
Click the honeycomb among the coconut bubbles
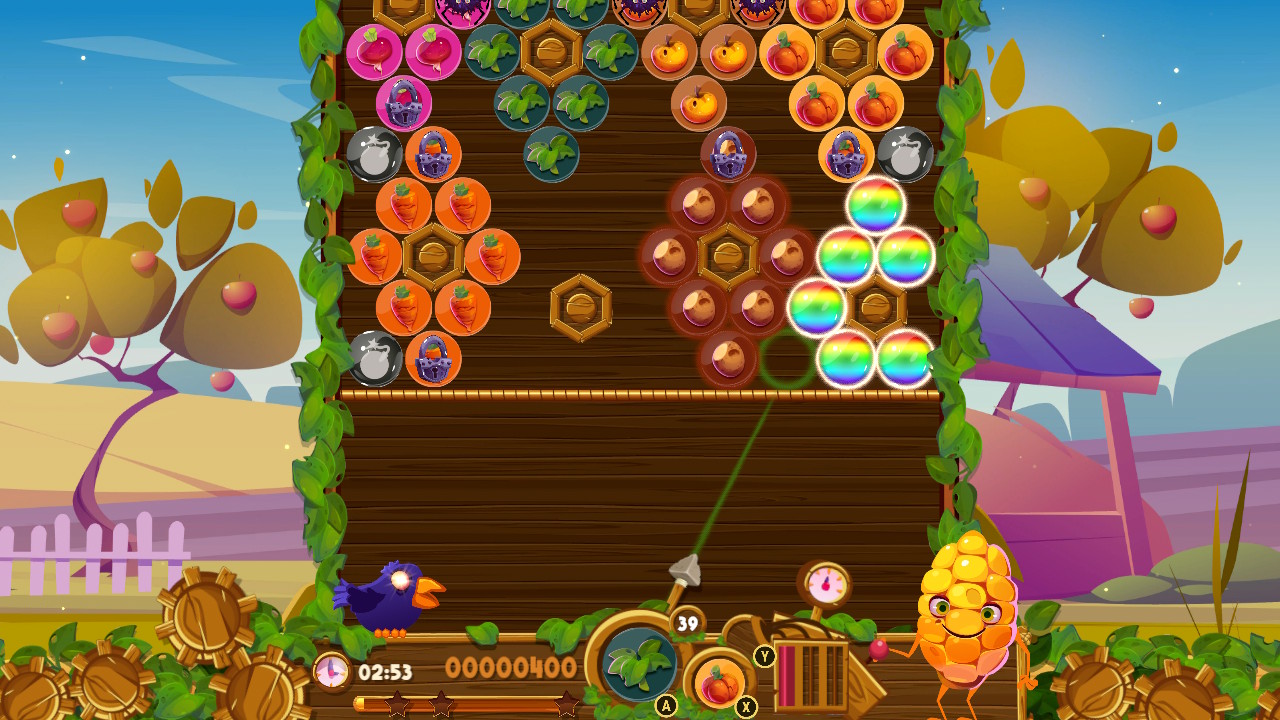pyautogui.click(x=728, y=256)
